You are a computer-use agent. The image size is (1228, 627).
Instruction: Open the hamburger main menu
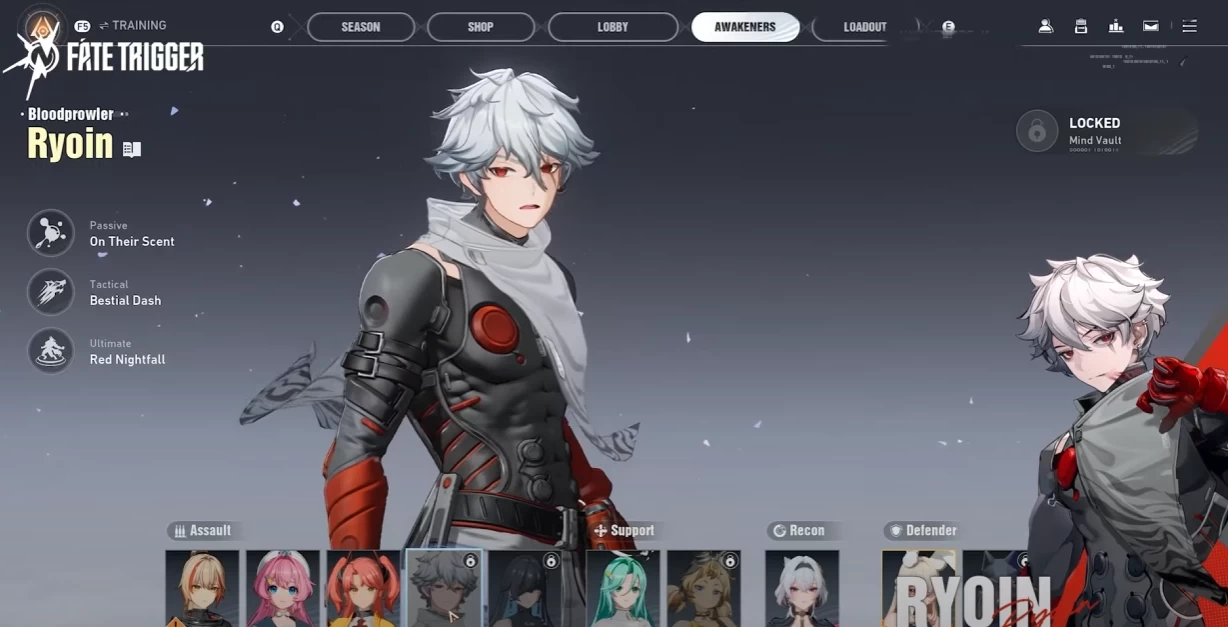(x=1189, y=27)
